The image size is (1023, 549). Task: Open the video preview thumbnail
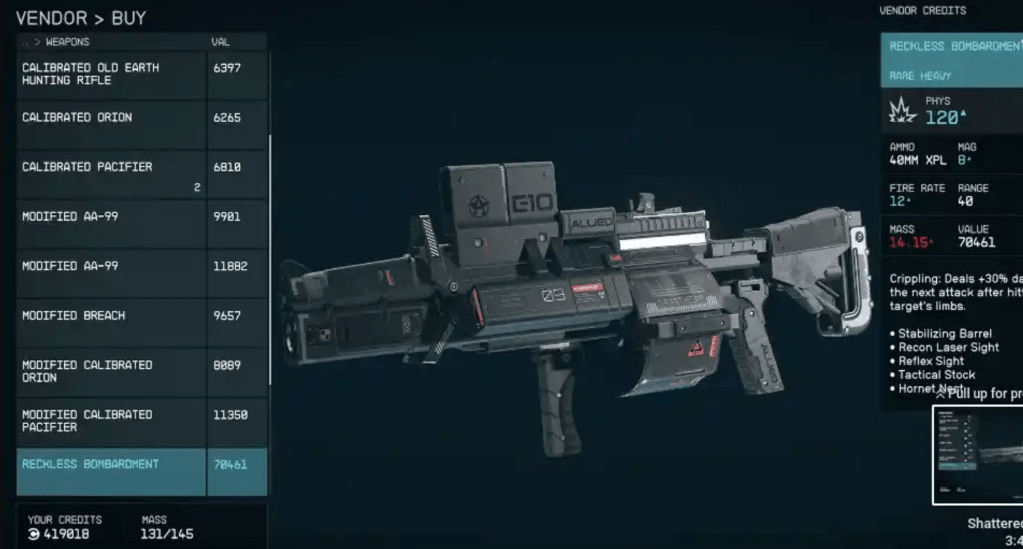[977, 456]
